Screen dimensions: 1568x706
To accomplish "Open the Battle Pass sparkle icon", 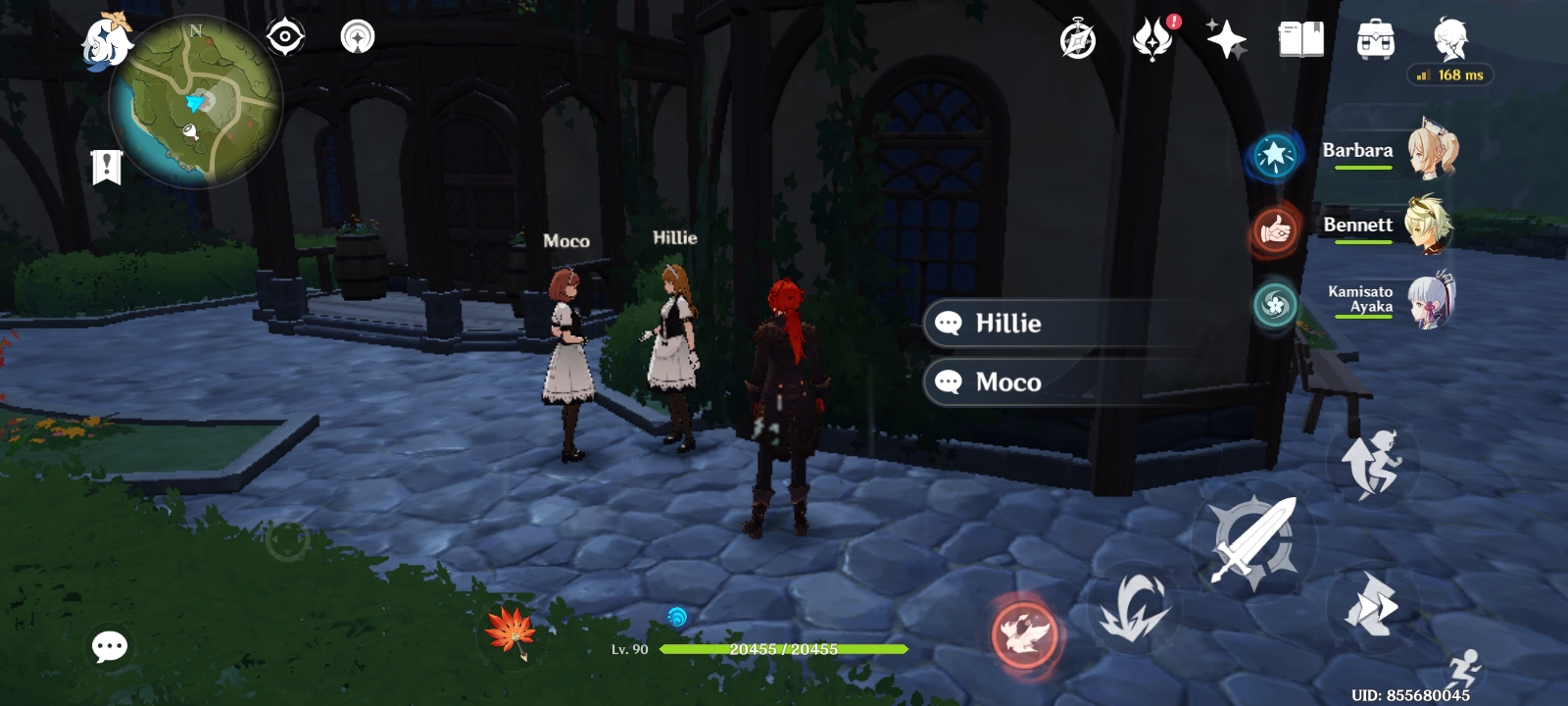I will pos(1227,41).
